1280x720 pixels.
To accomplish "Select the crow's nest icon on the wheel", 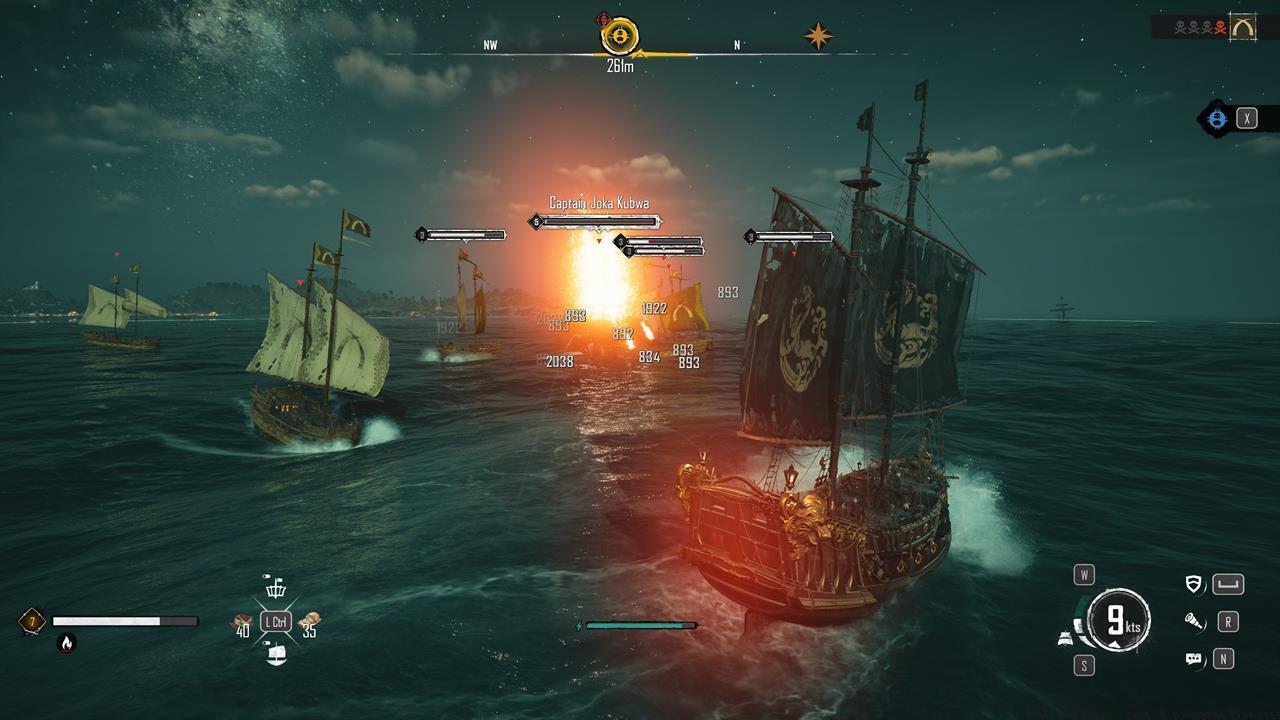I will point(275,587).
